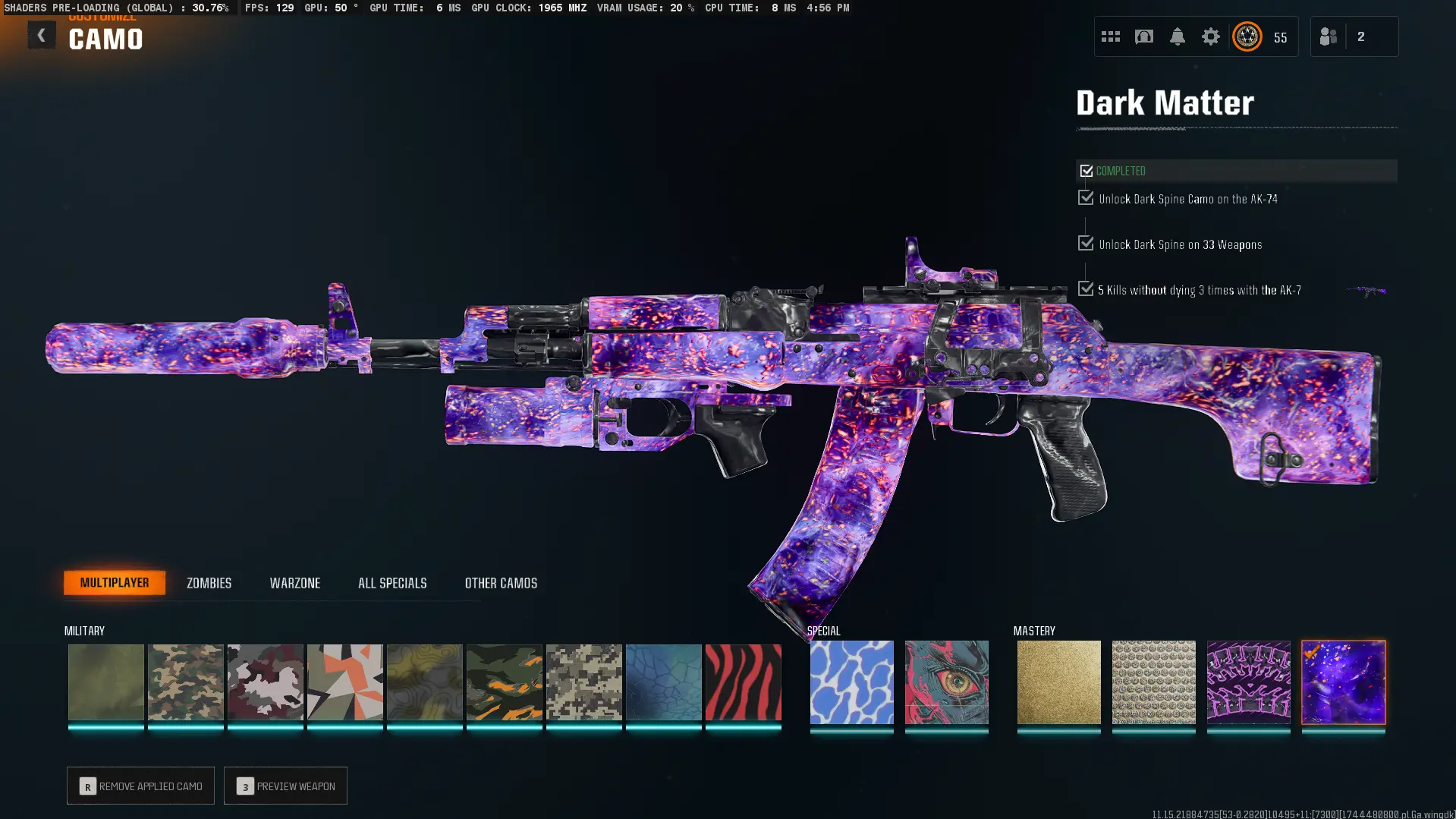The height and width of the screenshot is (819, 1456).
Task: Open the main menu grid icon
Action: [1110, 36]
